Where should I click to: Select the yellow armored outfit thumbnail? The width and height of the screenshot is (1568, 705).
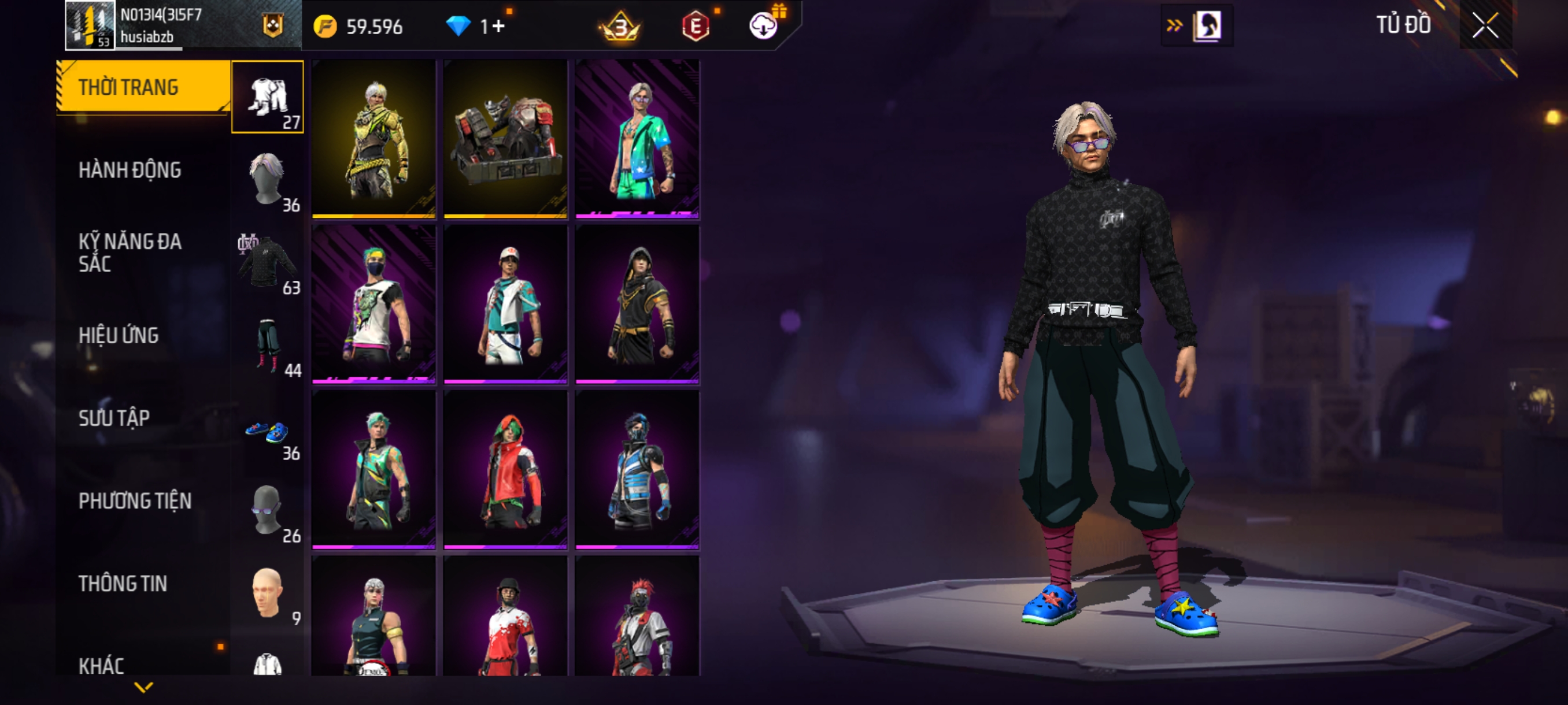pos(373,139)
